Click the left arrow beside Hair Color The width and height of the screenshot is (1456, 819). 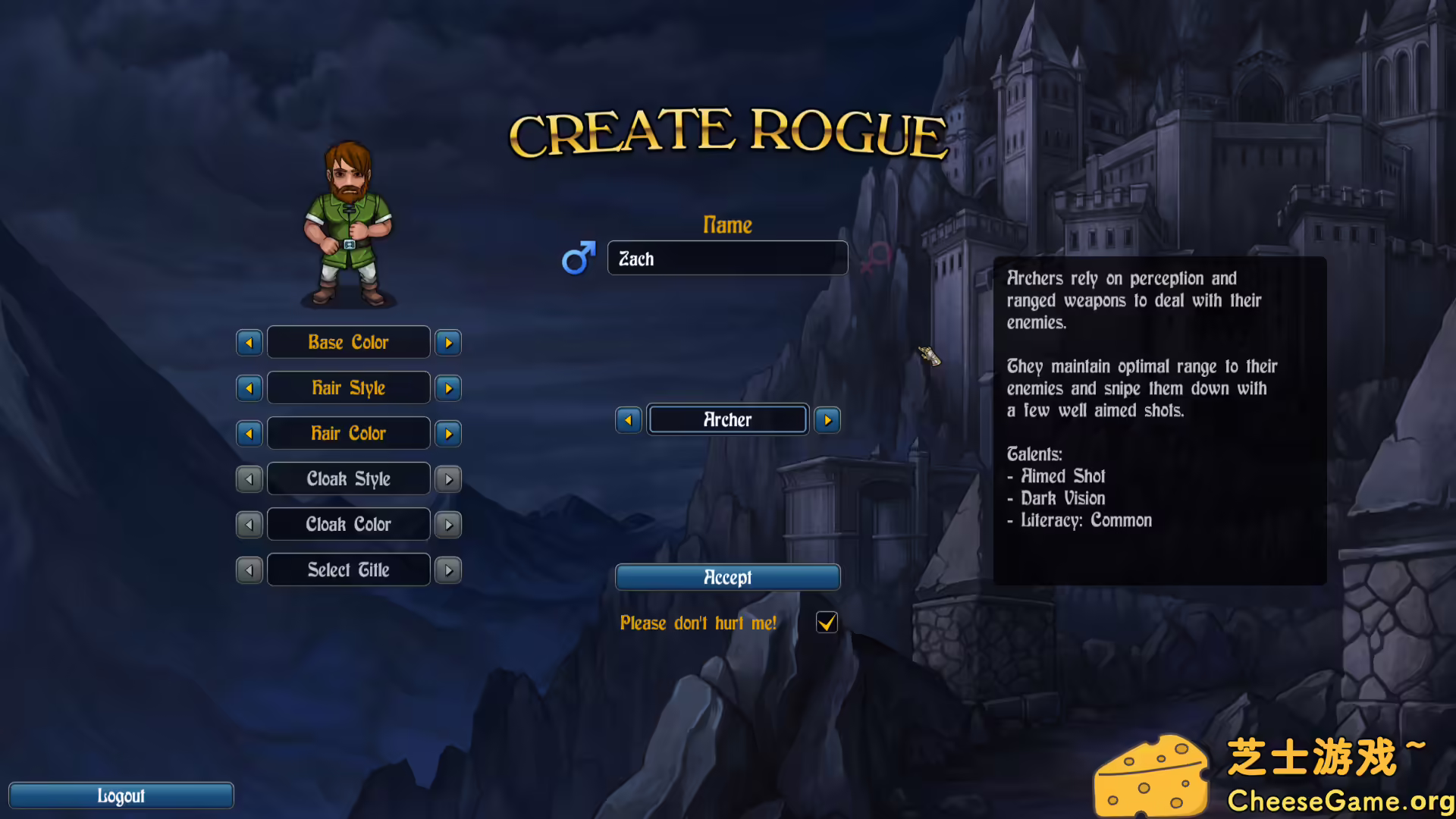249,433
